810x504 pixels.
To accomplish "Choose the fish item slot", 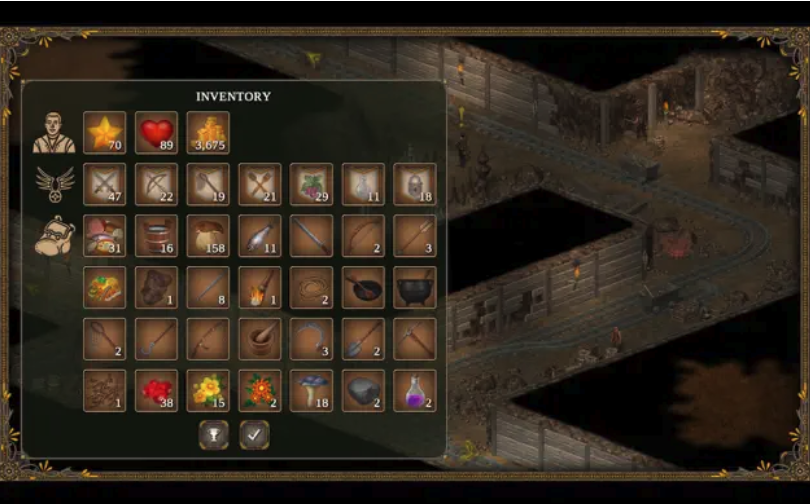I will coord(259,236).
